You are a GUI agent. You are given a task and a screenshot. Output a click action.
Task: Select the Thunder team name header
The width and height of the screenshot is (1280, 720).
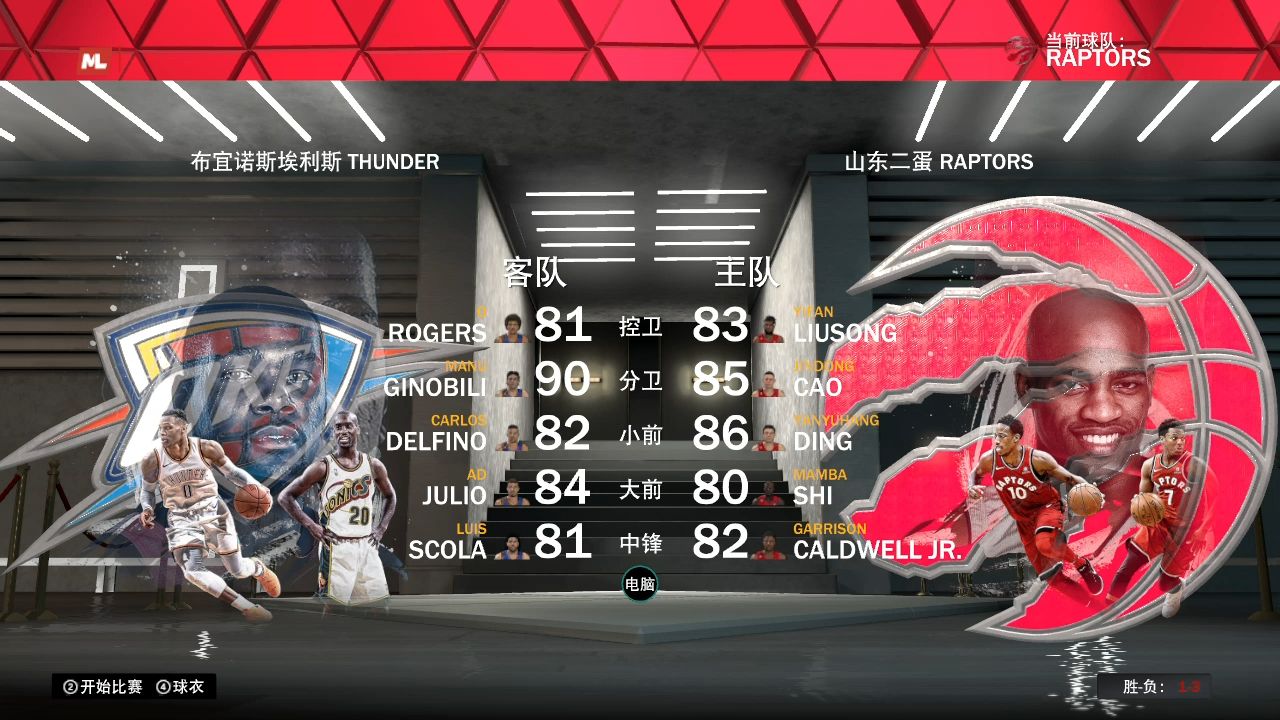[x=314, y=162]
